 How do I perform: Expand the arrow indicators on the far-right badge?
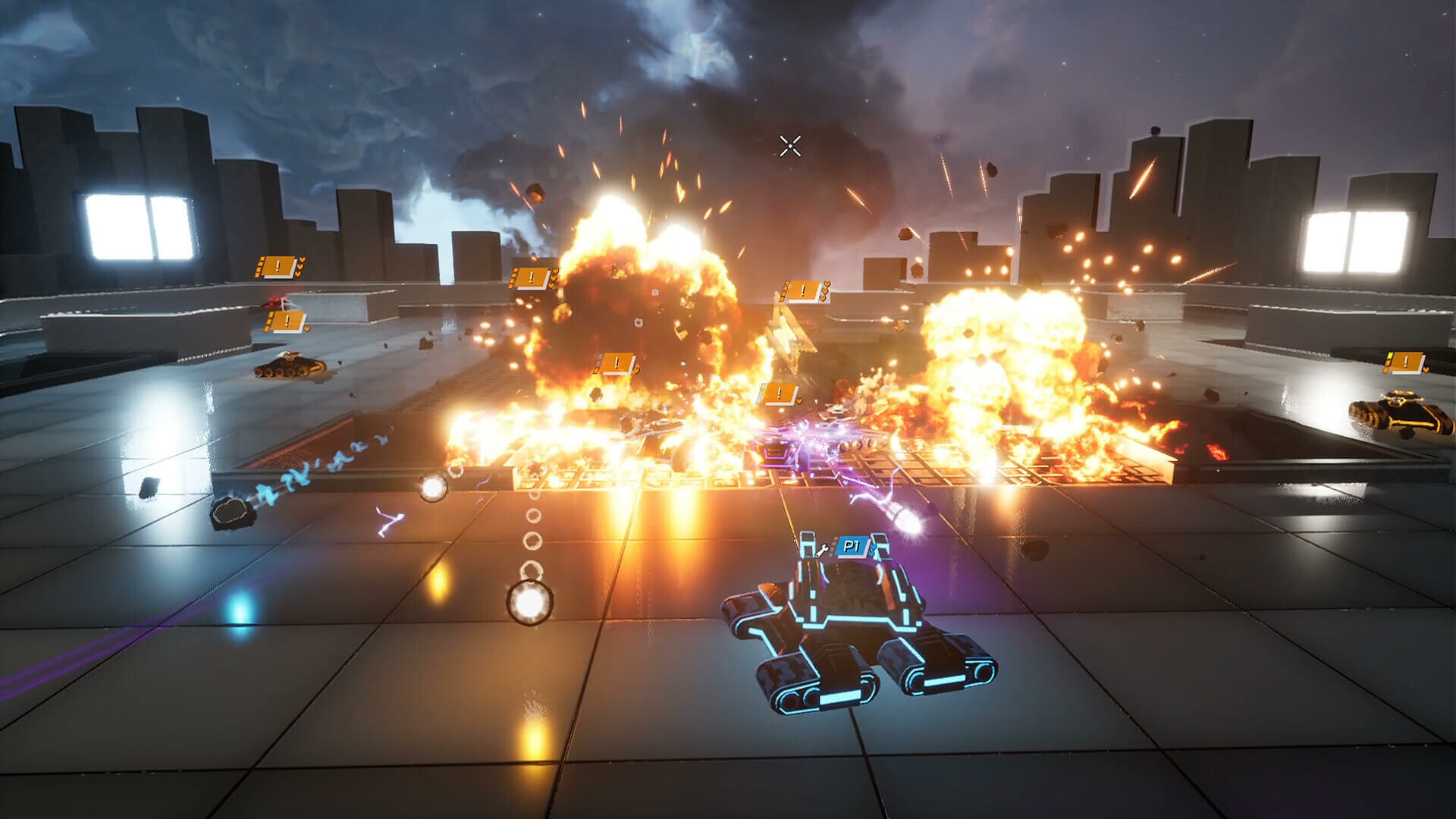pos(1426,369)
